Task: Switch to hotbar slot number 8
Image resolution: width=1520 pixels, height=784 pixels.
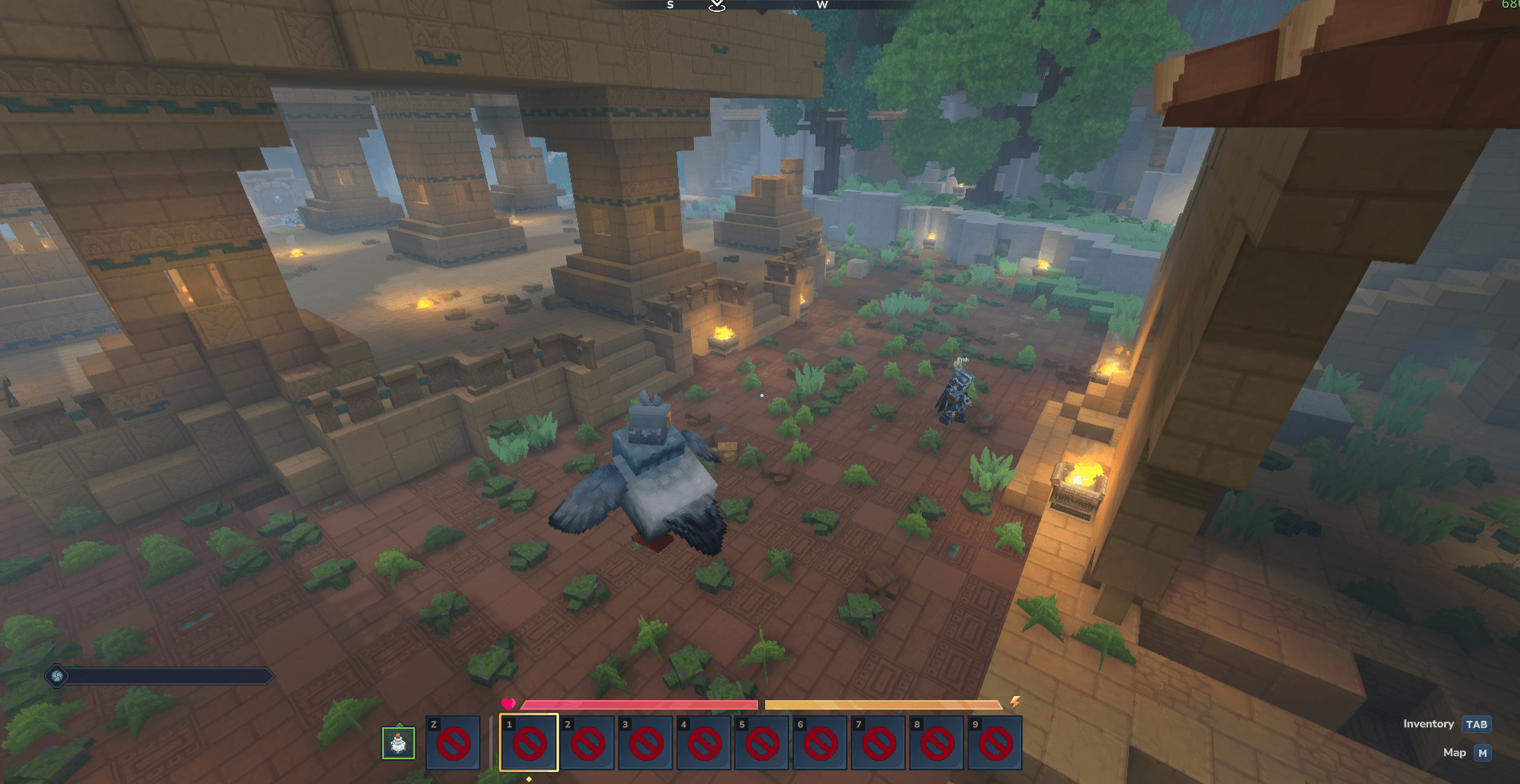Action: (937, 743)
